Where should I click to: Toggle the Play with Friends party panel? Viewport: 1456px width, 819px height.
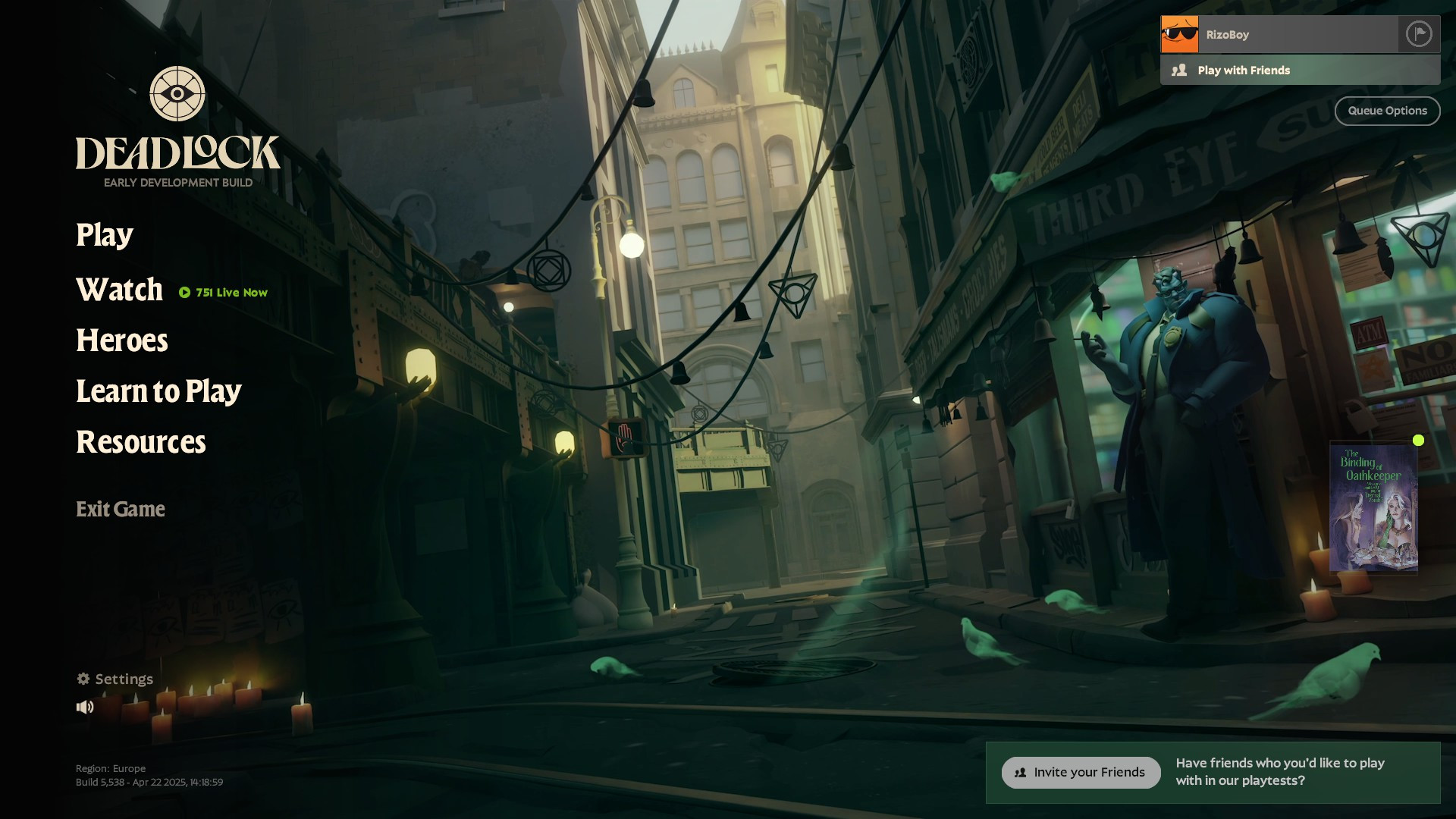(1243, 70)
